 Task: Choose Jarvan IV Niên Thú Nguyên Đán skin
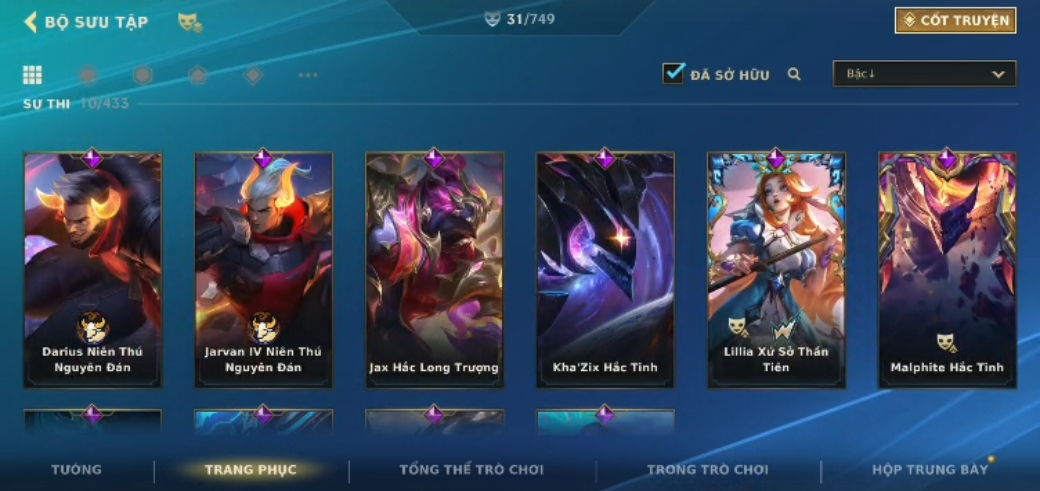pyautogui.click(x=263, y=270)
